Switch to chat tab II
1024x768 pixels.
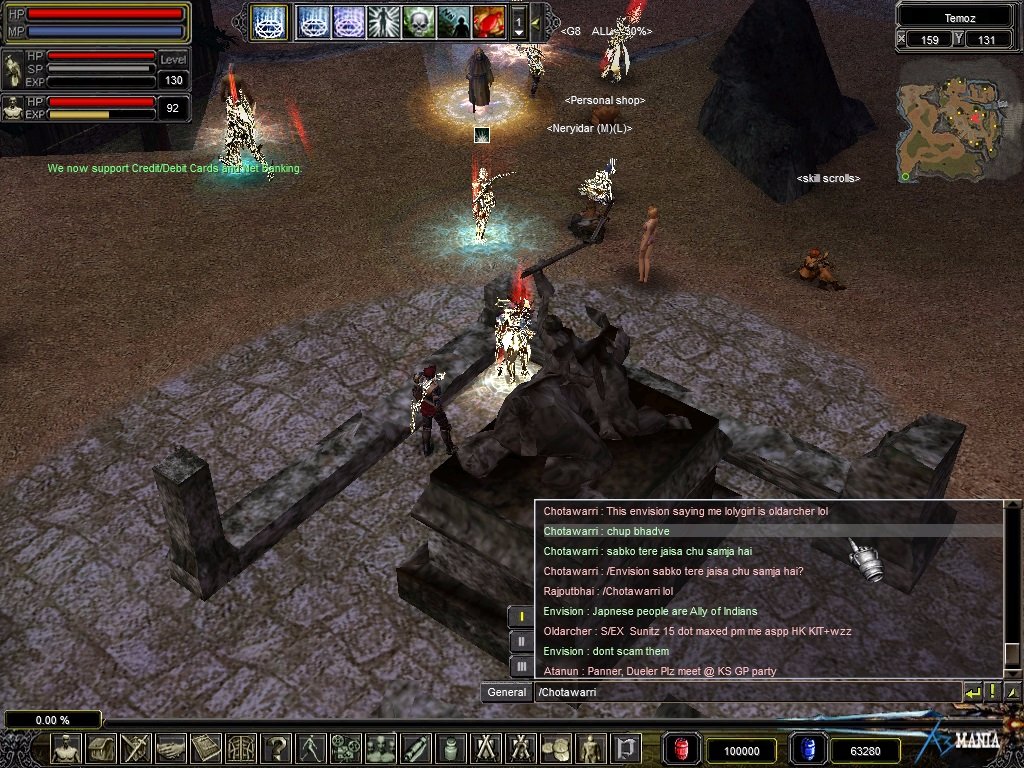pyautogui.click(x=521, y=641)
